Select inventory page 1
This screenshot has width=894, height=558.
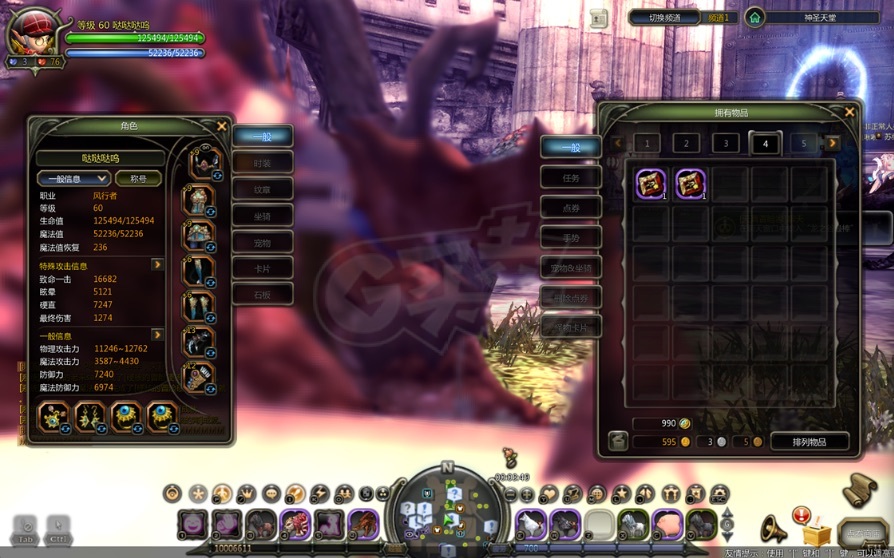pos(647,144)
